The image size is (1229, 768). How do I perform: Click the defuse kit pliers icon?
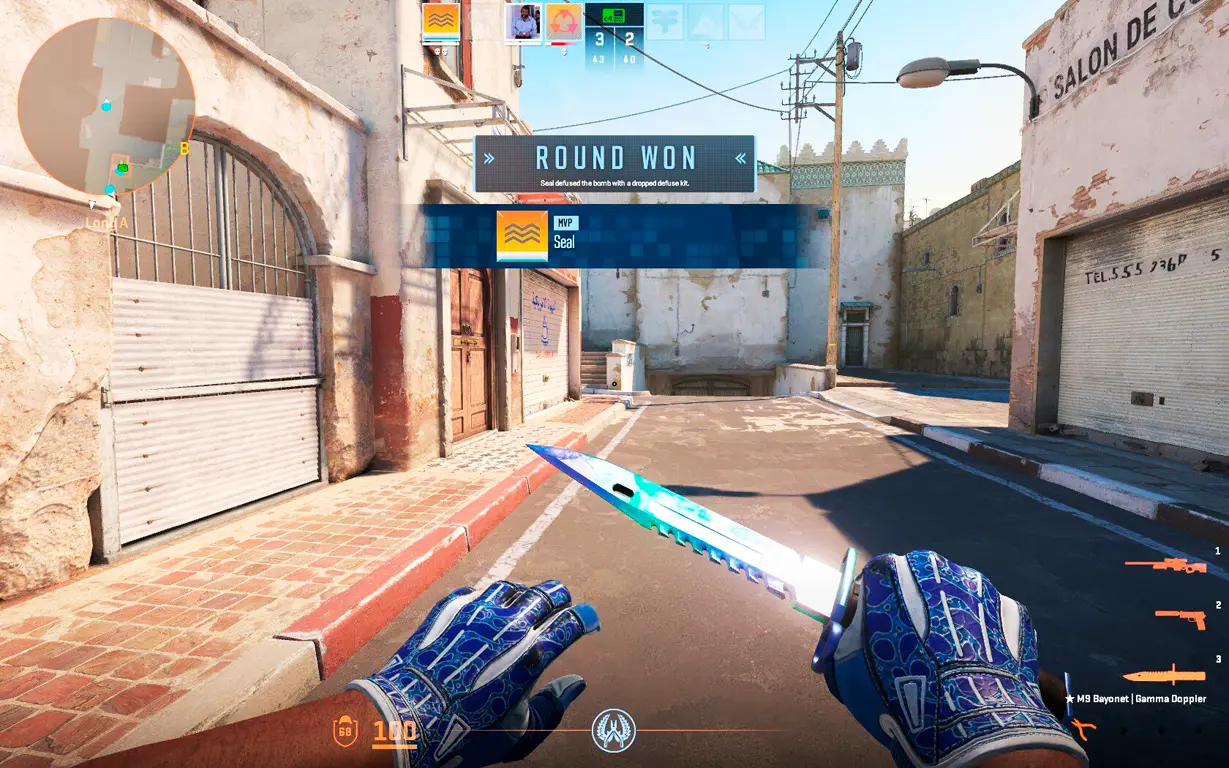[1083, 729]
